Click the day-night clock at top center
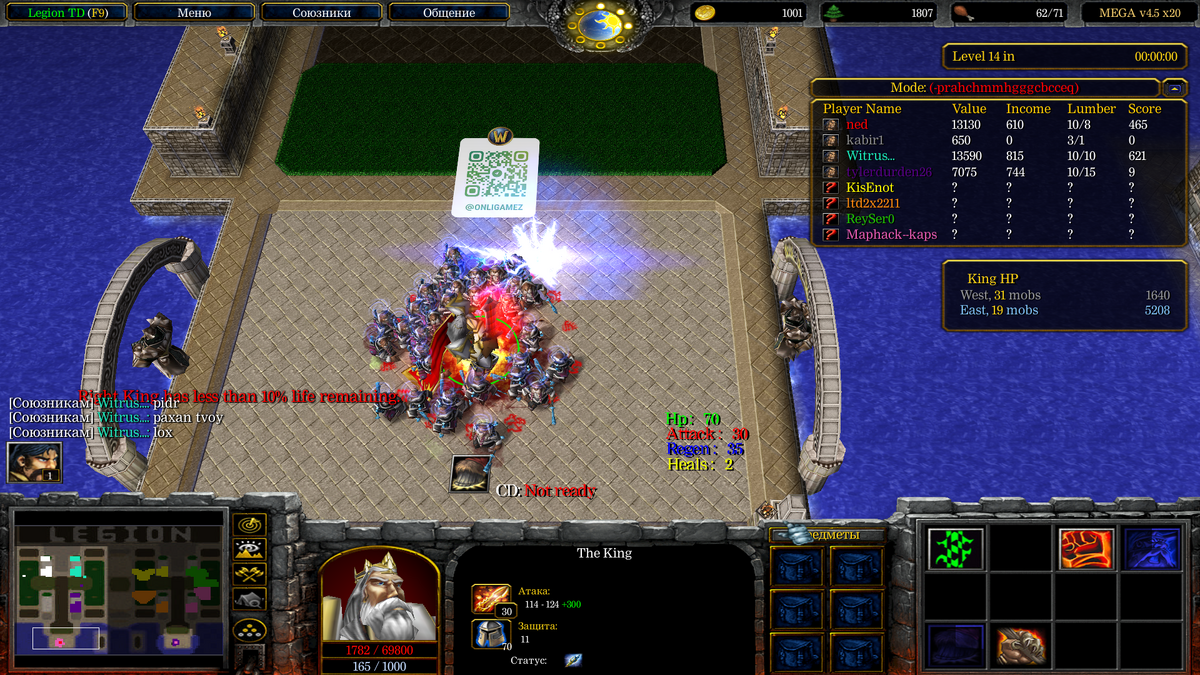This screenshot has height=675, width=1200. coord(600,22)
